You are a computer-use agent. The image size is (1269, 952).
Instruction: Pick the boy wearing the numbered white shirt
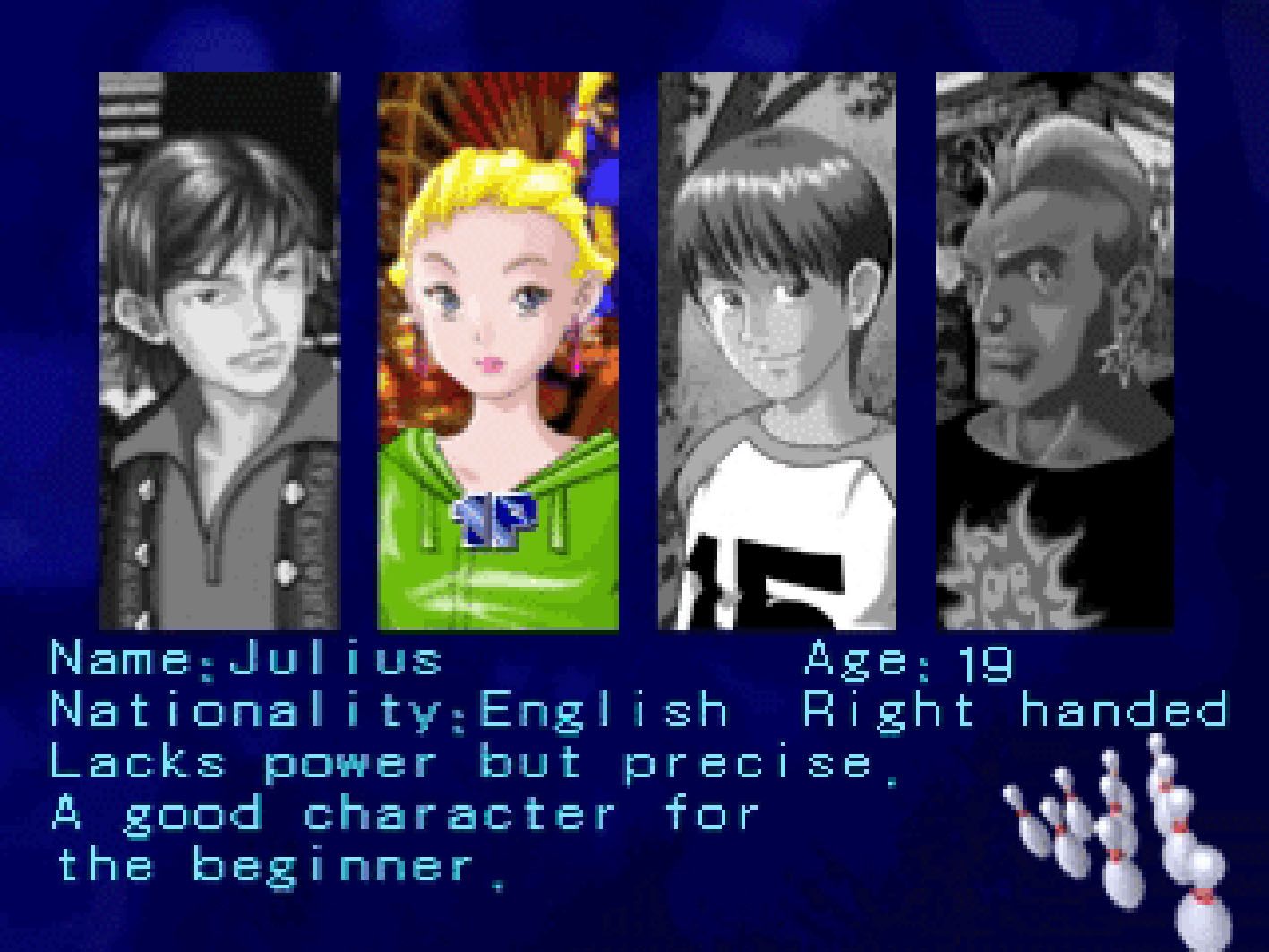pos(777,351)
